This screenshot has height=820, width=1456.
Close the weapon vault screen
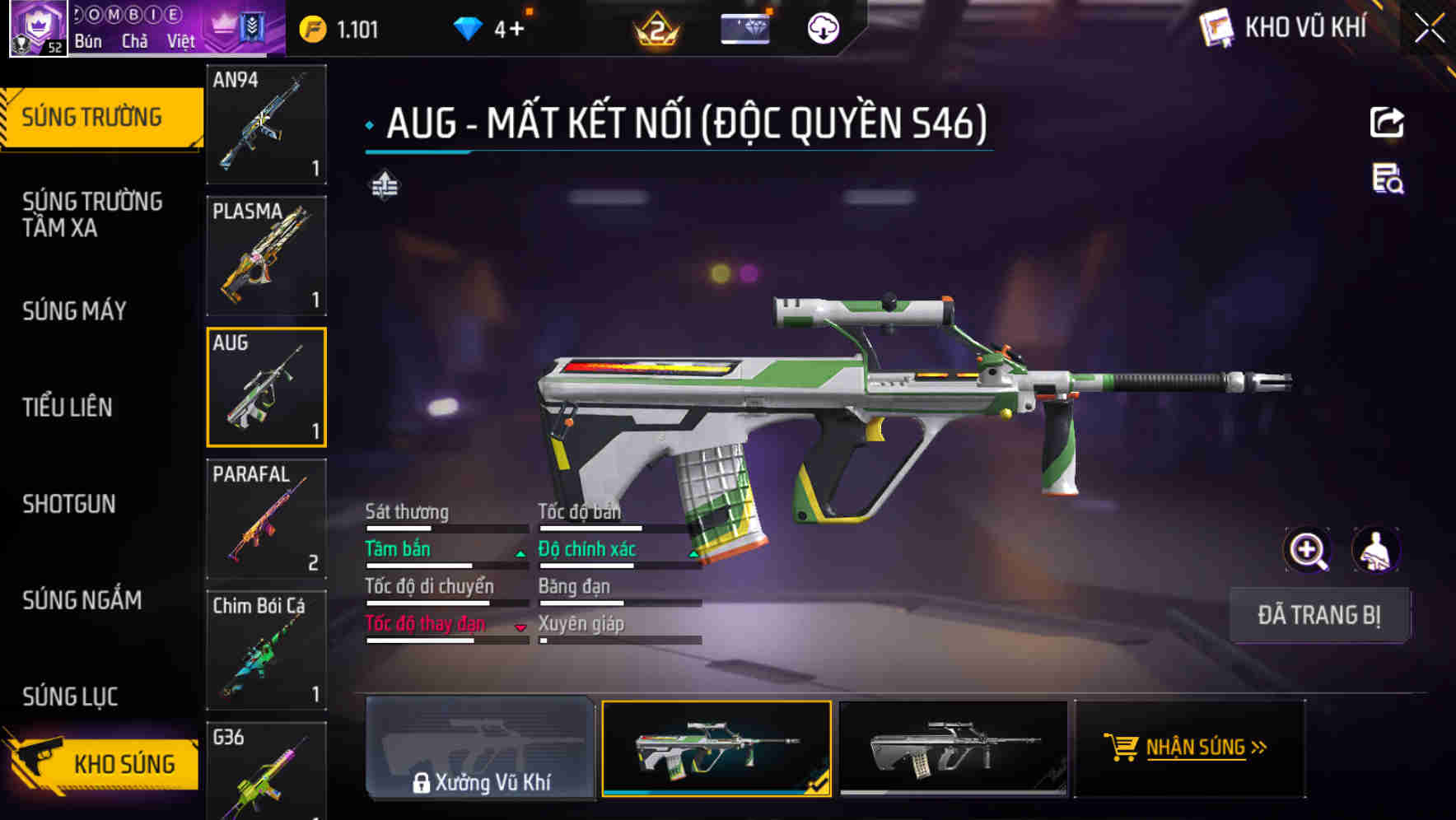pyautogui.click(x=1429, y=29)
